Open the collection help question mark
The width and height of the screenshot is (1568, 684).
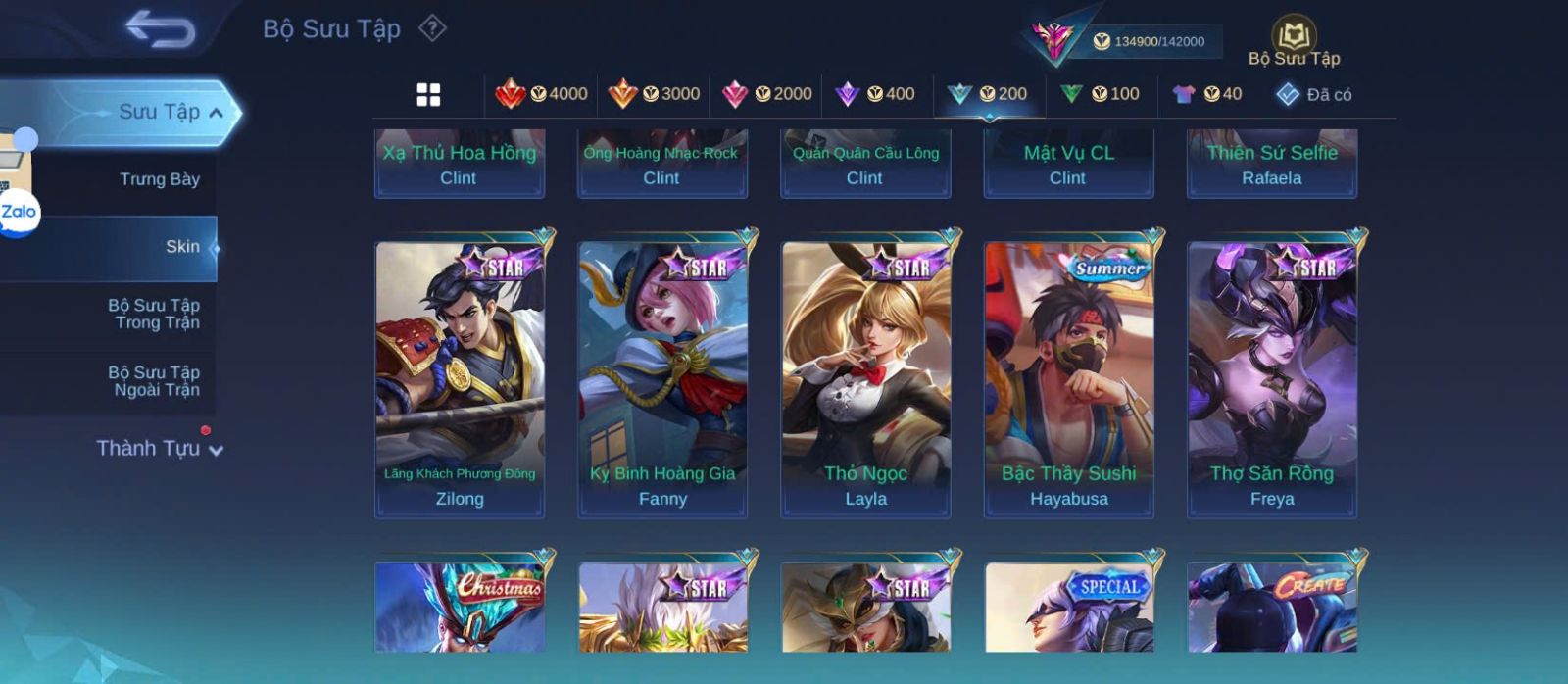(432, 28)
